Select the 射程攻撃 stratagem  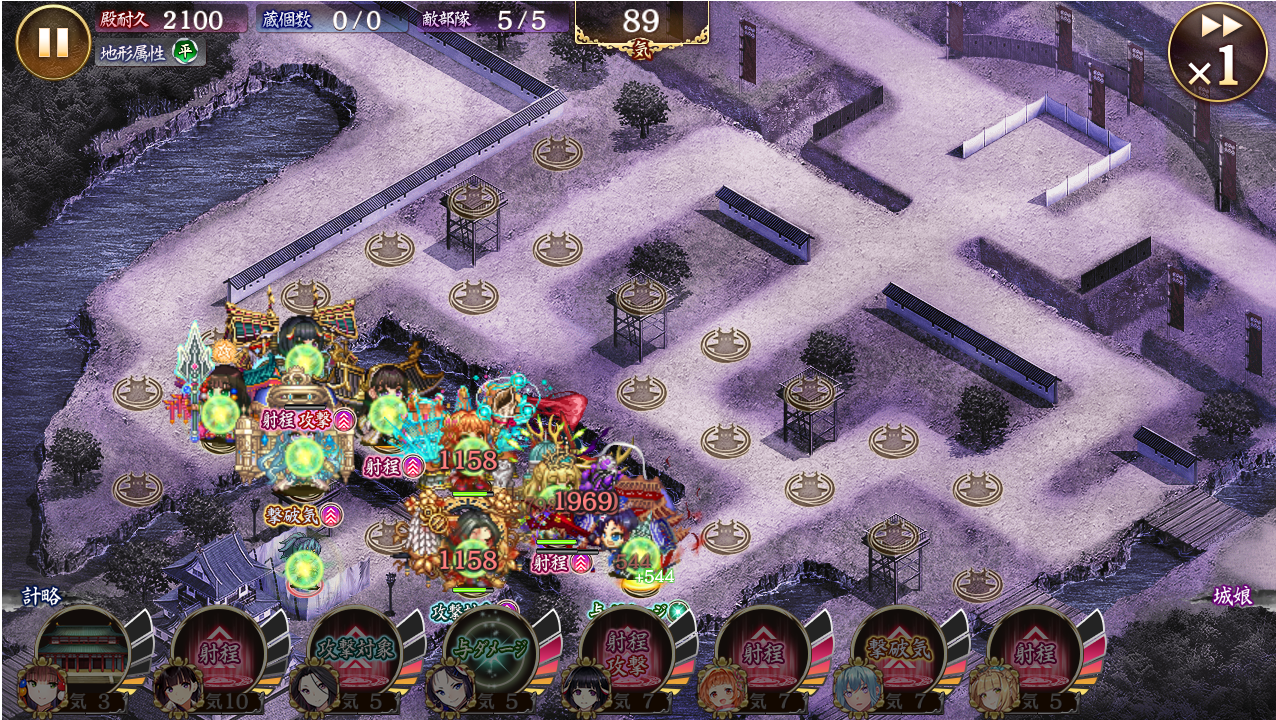pyautogui.click(x=627, y=653)
